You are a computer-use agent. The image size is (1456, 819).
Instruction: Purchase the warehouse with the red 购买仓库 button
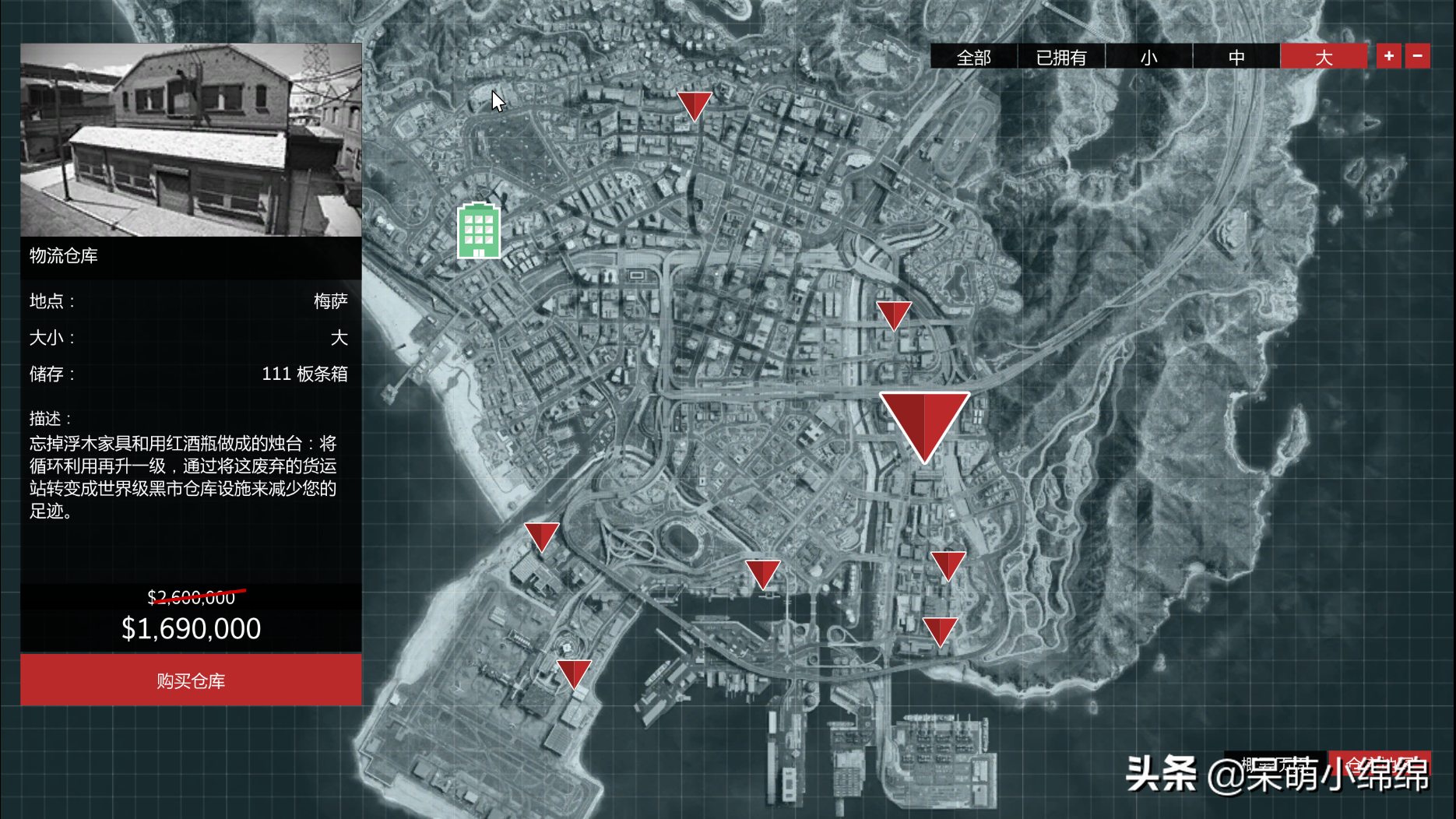(x=191, y=680)
